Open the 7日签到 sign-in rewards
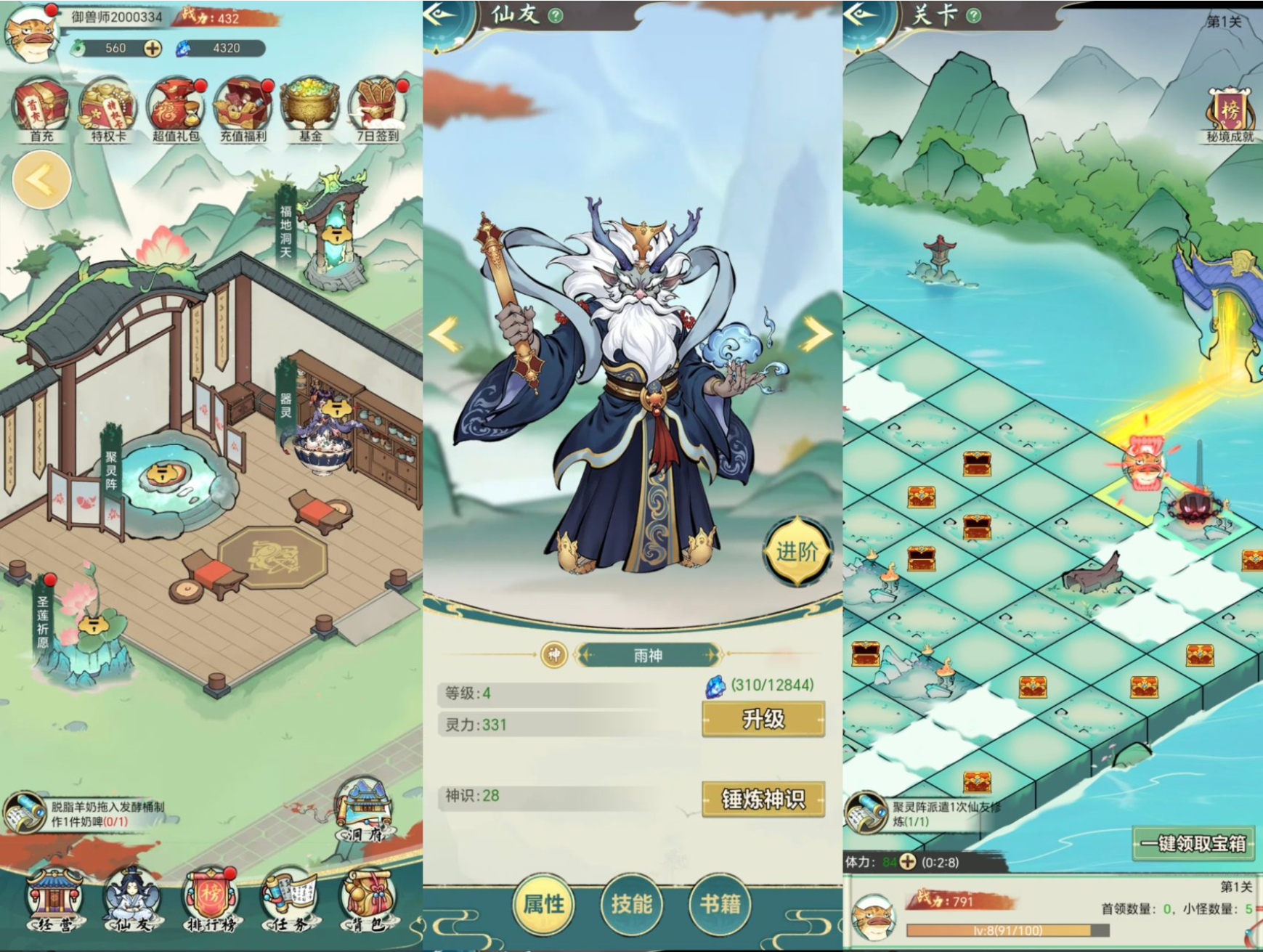Image resolution: width=1263 pixels, height=952 pixels. [x=378, y=110]
